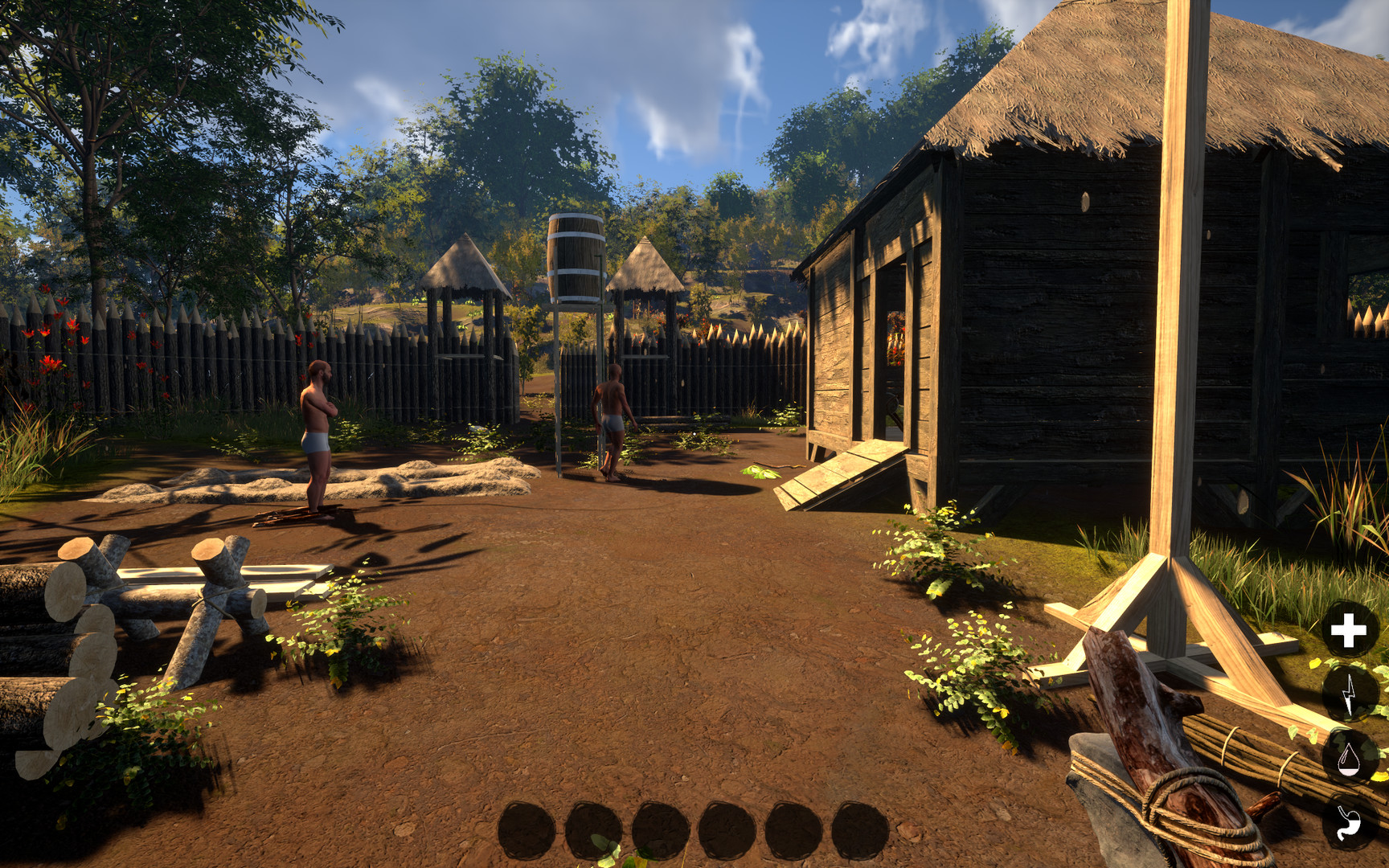Check the water droplet thirst icon

point(1349,757)
